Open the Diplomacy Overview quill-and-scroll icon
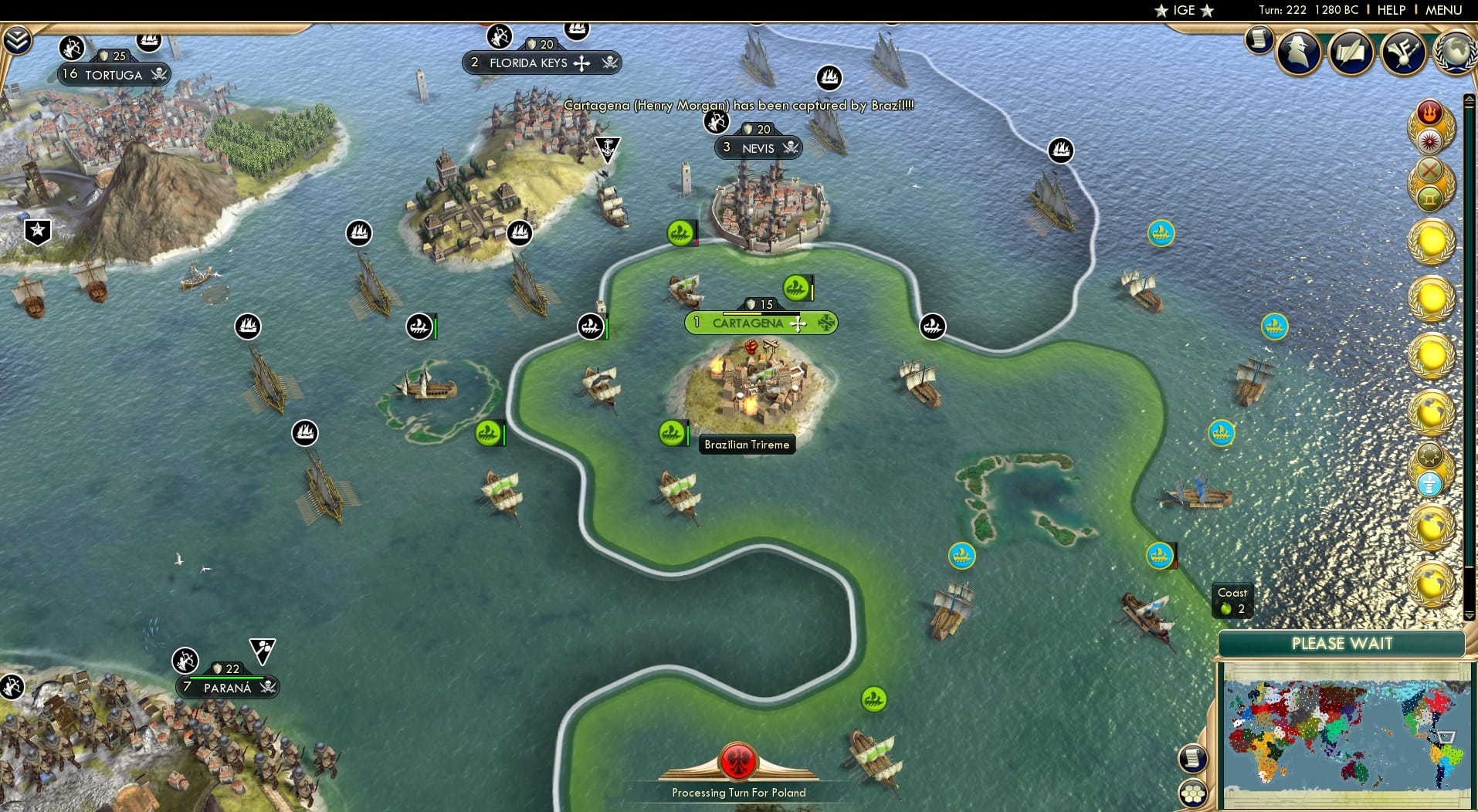Image resolution: width=1478 pixels, height=812 pixels. 1351,52
